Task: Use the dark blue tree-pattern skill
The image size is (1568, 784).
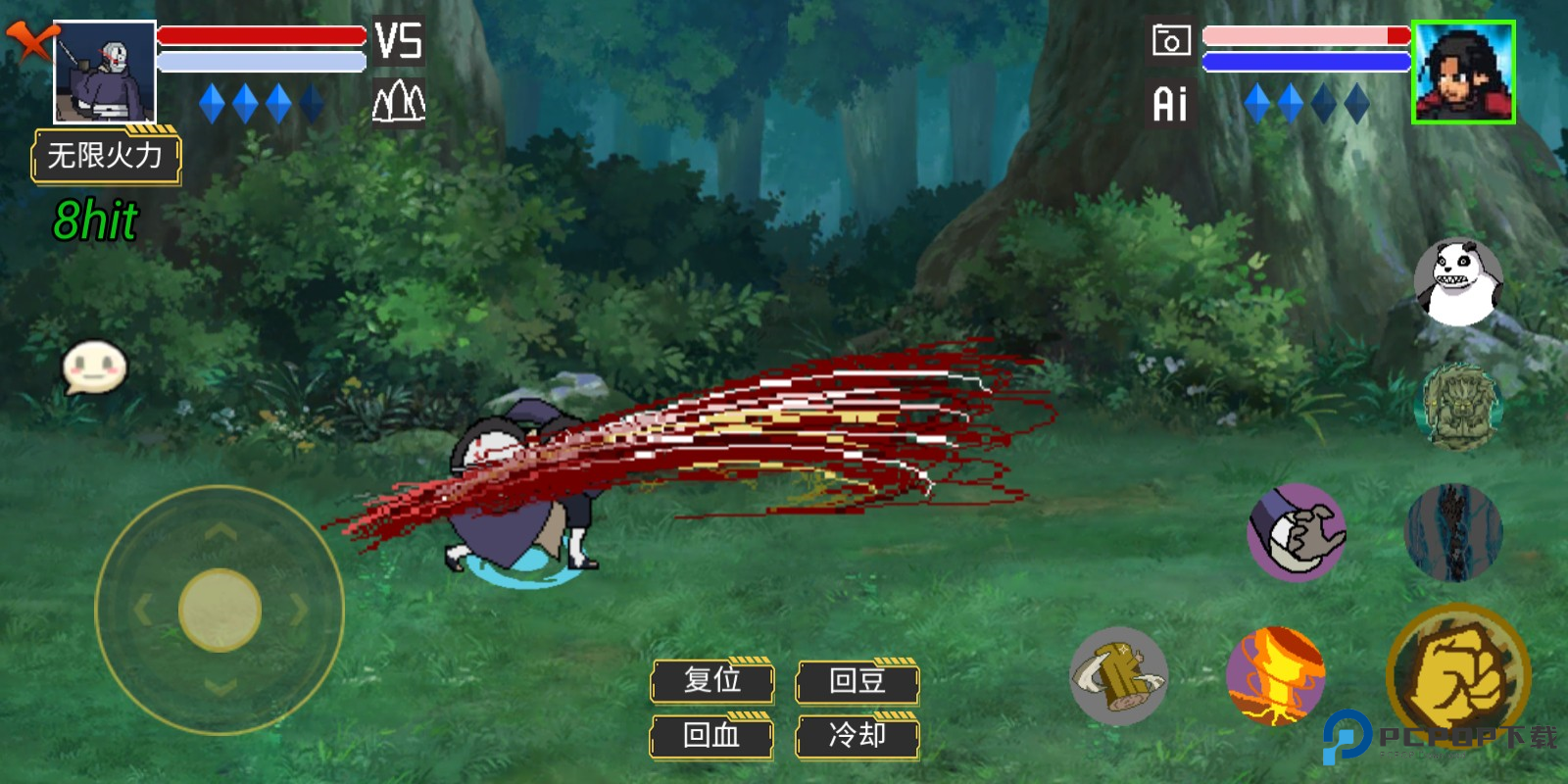Action: coord(1453,532)
